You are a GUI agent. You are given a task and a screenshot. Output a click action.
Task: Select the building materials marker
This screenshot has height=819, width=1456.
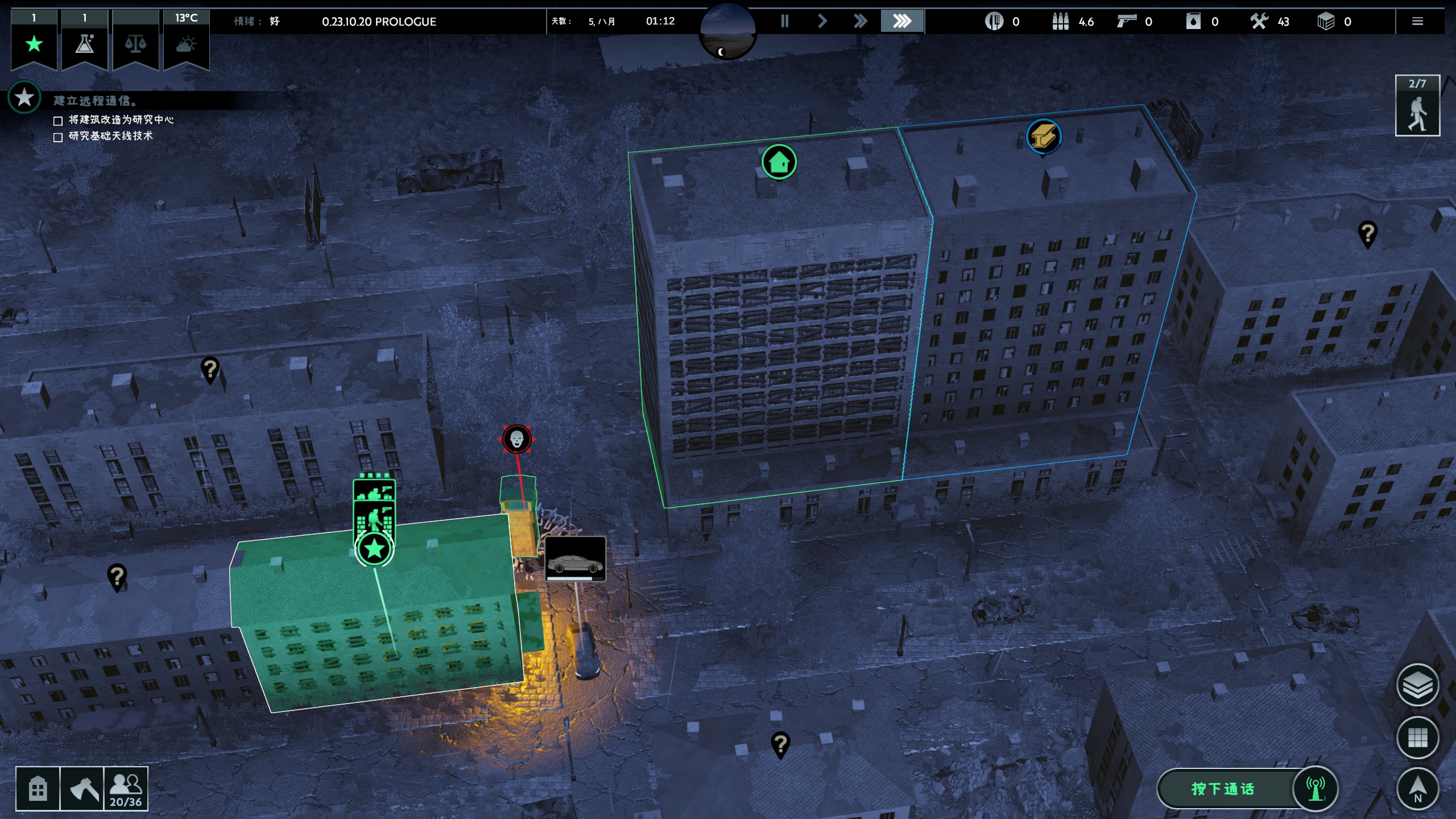pyautogui.click(x=1043, y=136)
